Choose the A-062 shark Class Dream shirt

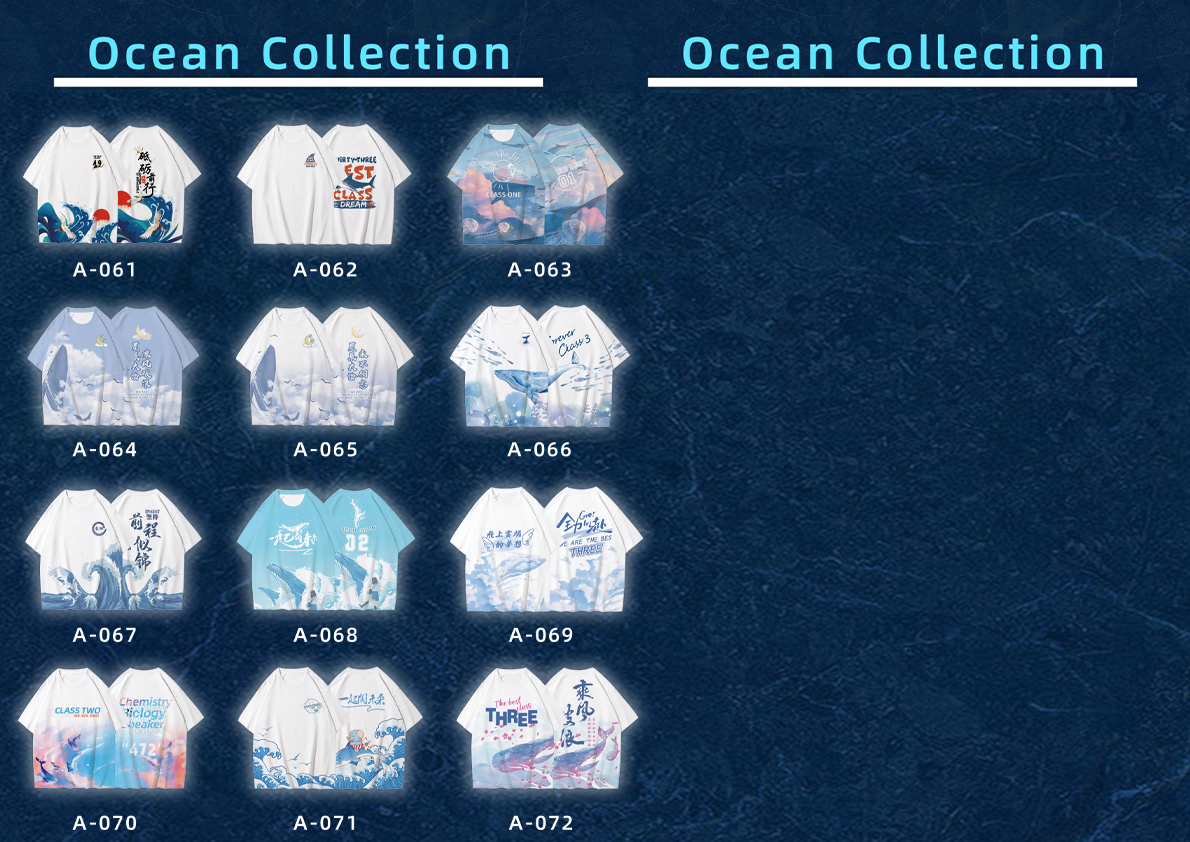click(325, 185)
